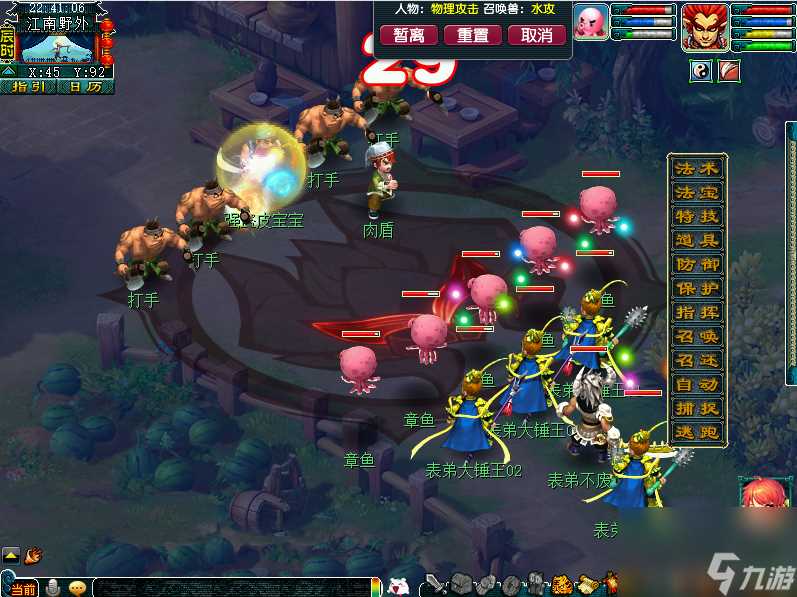Open the 日历 calendar button
This screenshot has height=597, width=797.
84,87
